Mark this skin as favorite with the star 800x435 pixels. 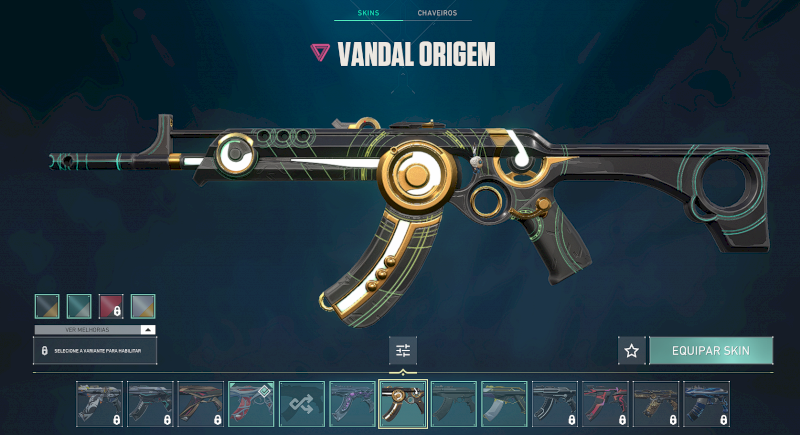(x=631, y=351)
